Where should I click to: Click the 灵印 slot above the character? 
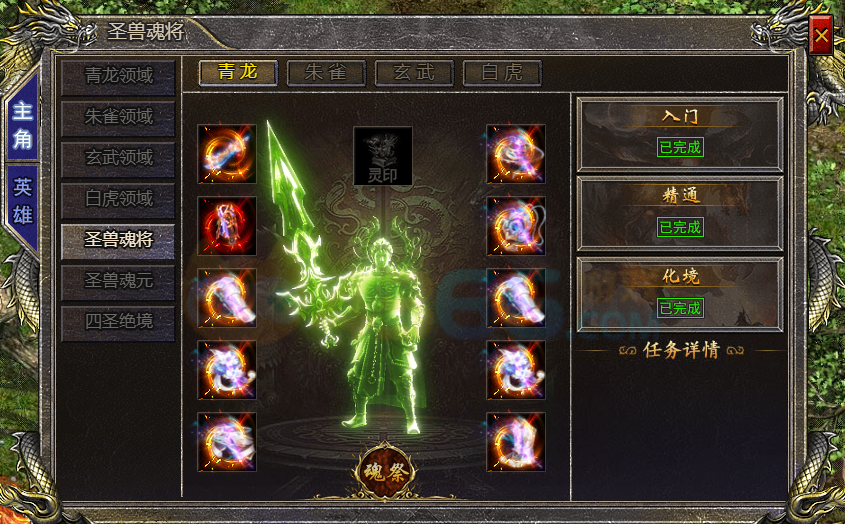point(383,156)
